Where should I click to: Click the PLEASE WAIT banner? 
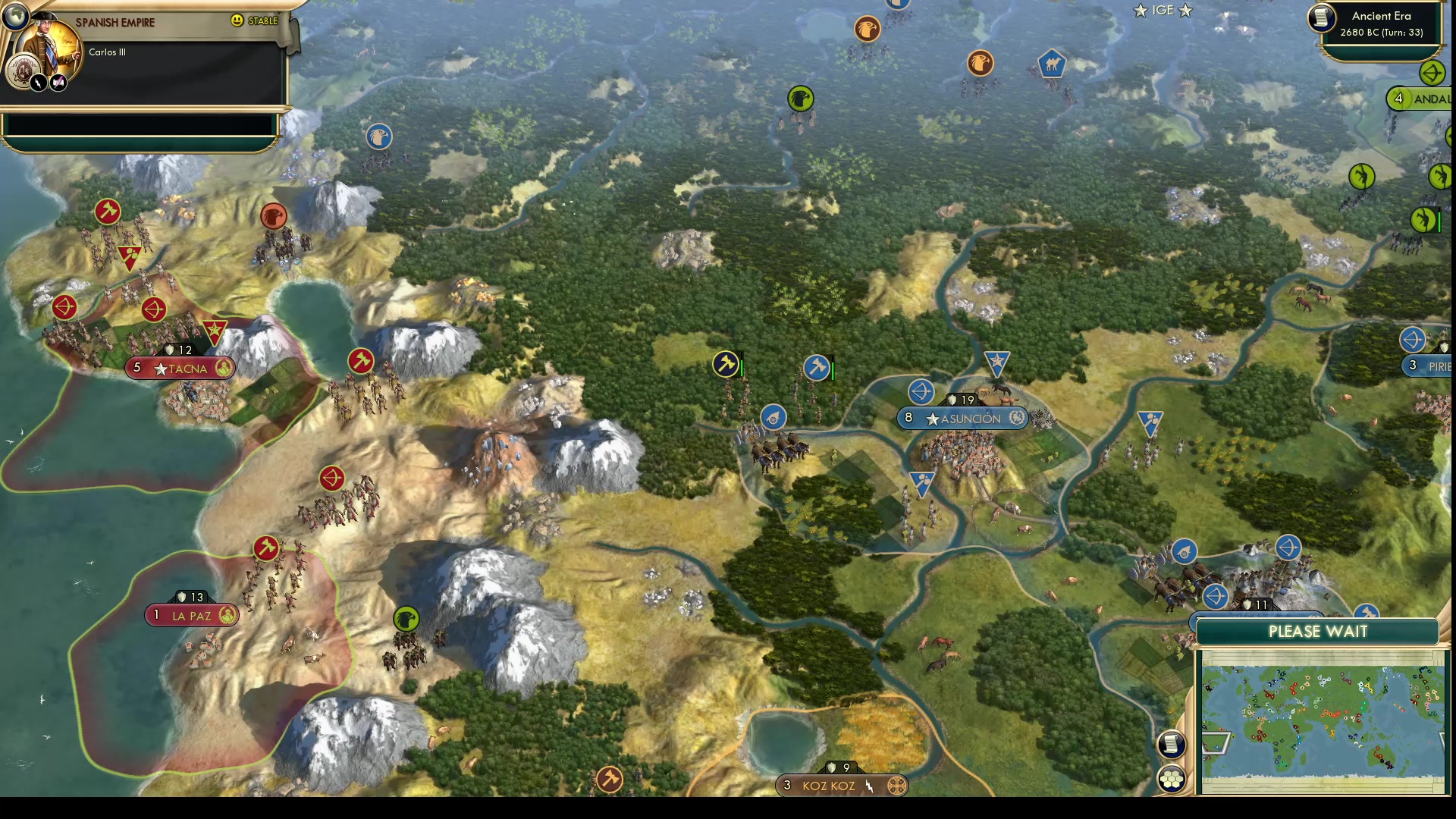[1319, 631]
